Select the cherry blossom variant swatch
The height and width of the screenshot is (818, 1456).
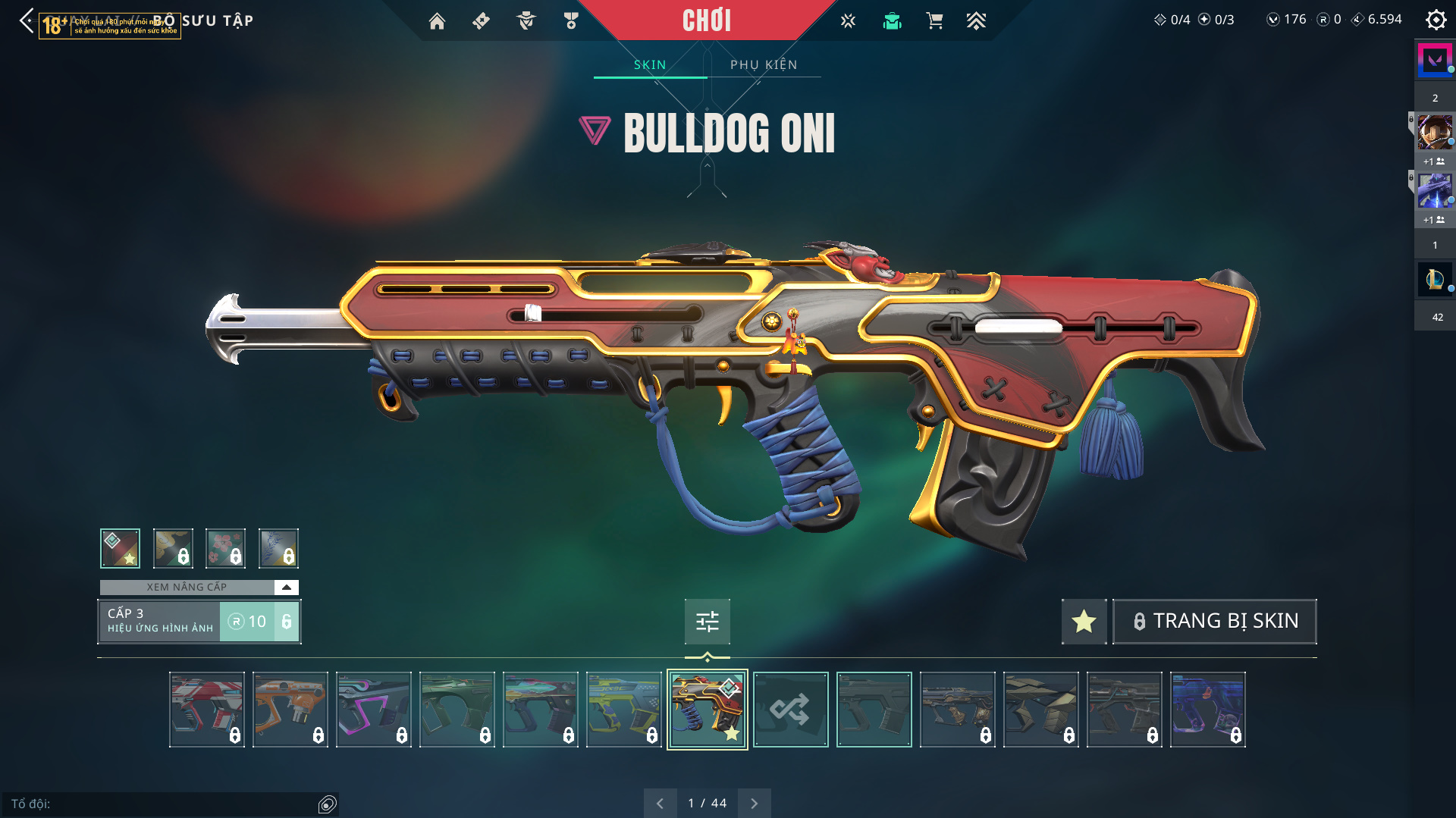[x=225, y=548]
